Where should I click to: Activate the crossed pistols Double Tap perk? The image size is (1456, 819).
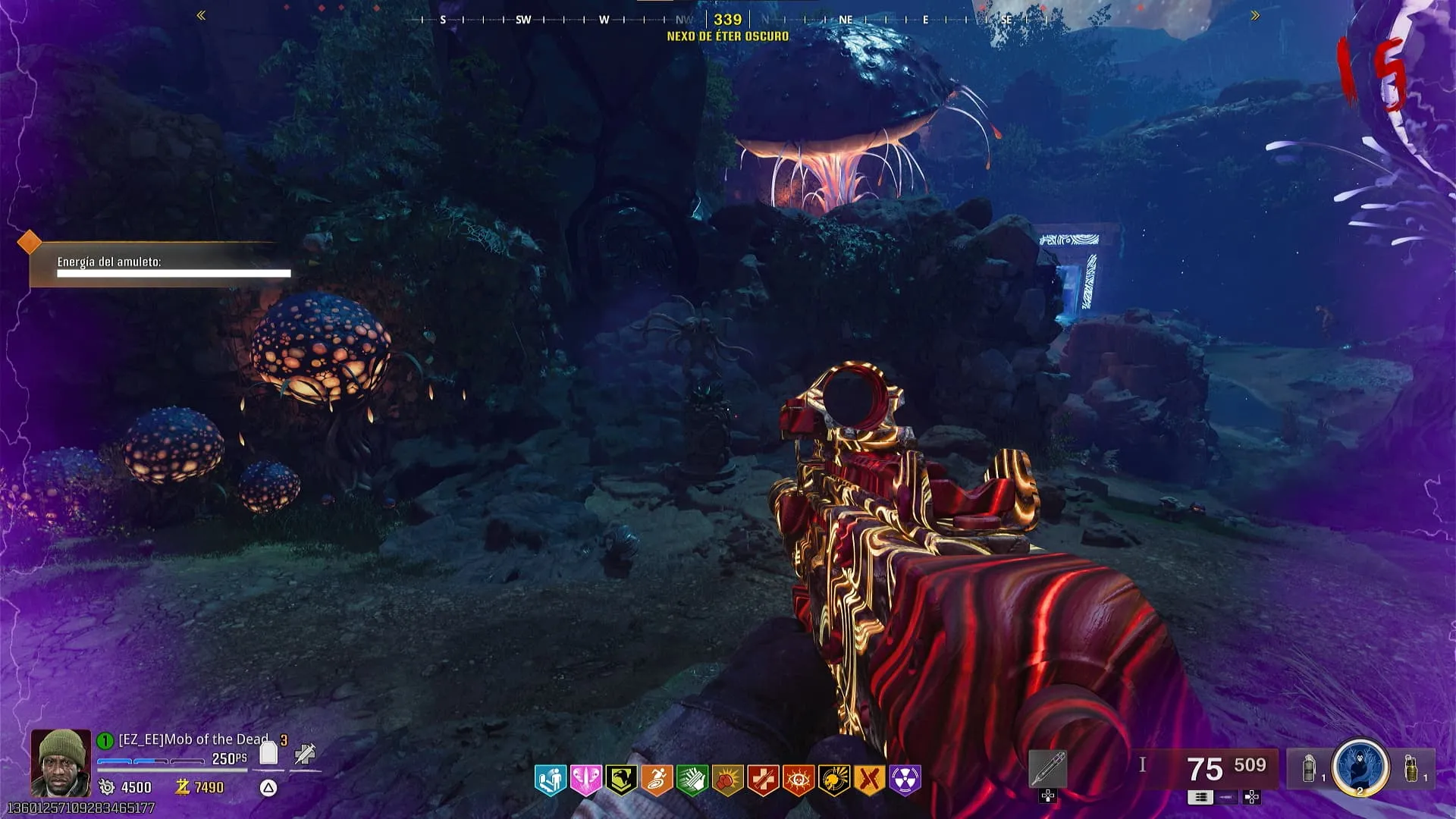[x=870, y=780]
